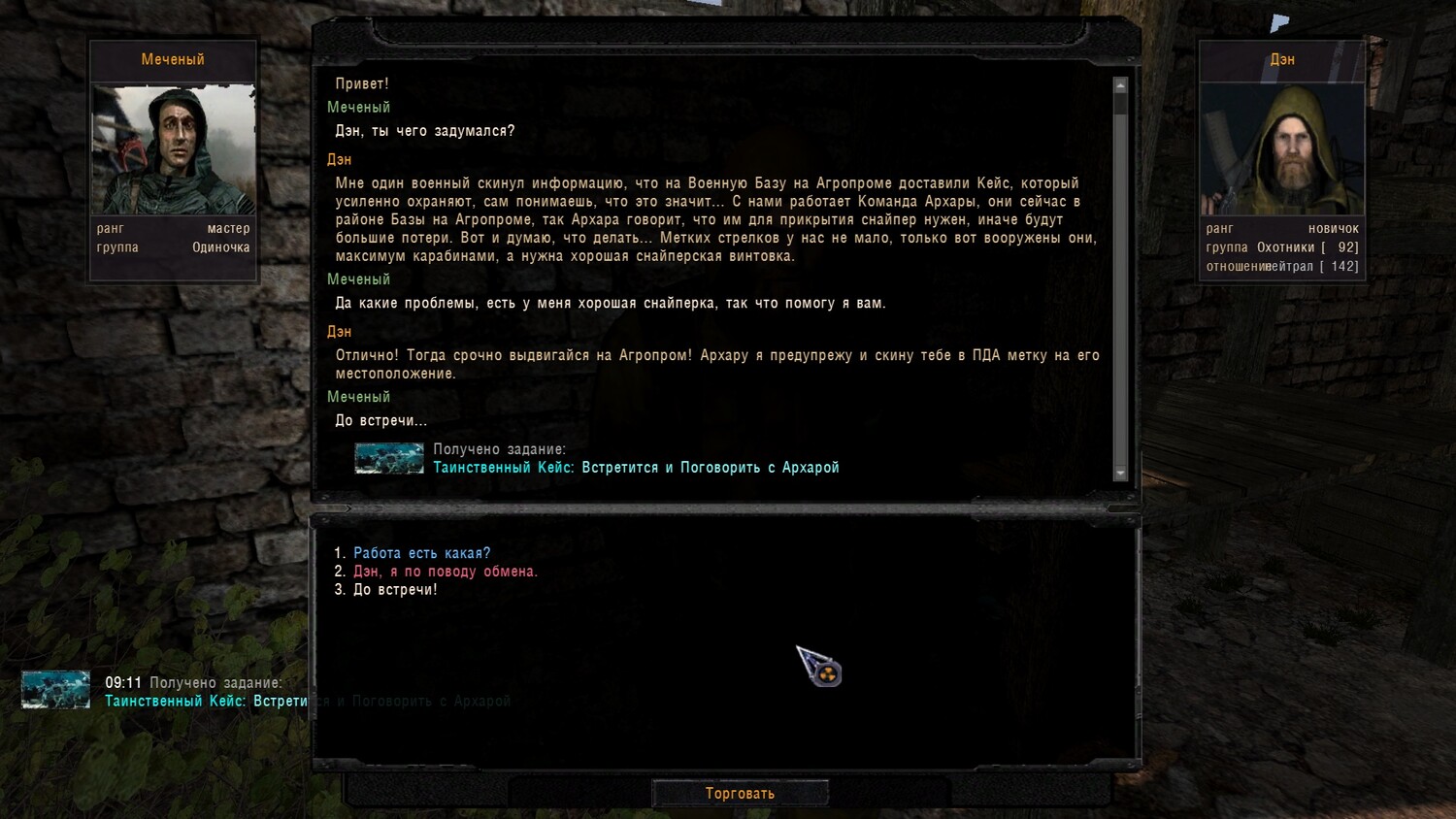Screen dimensions: 1456x819
Task: Select reply "Дэн, я по поводу обмена."
Action: (x=445, y=572)
